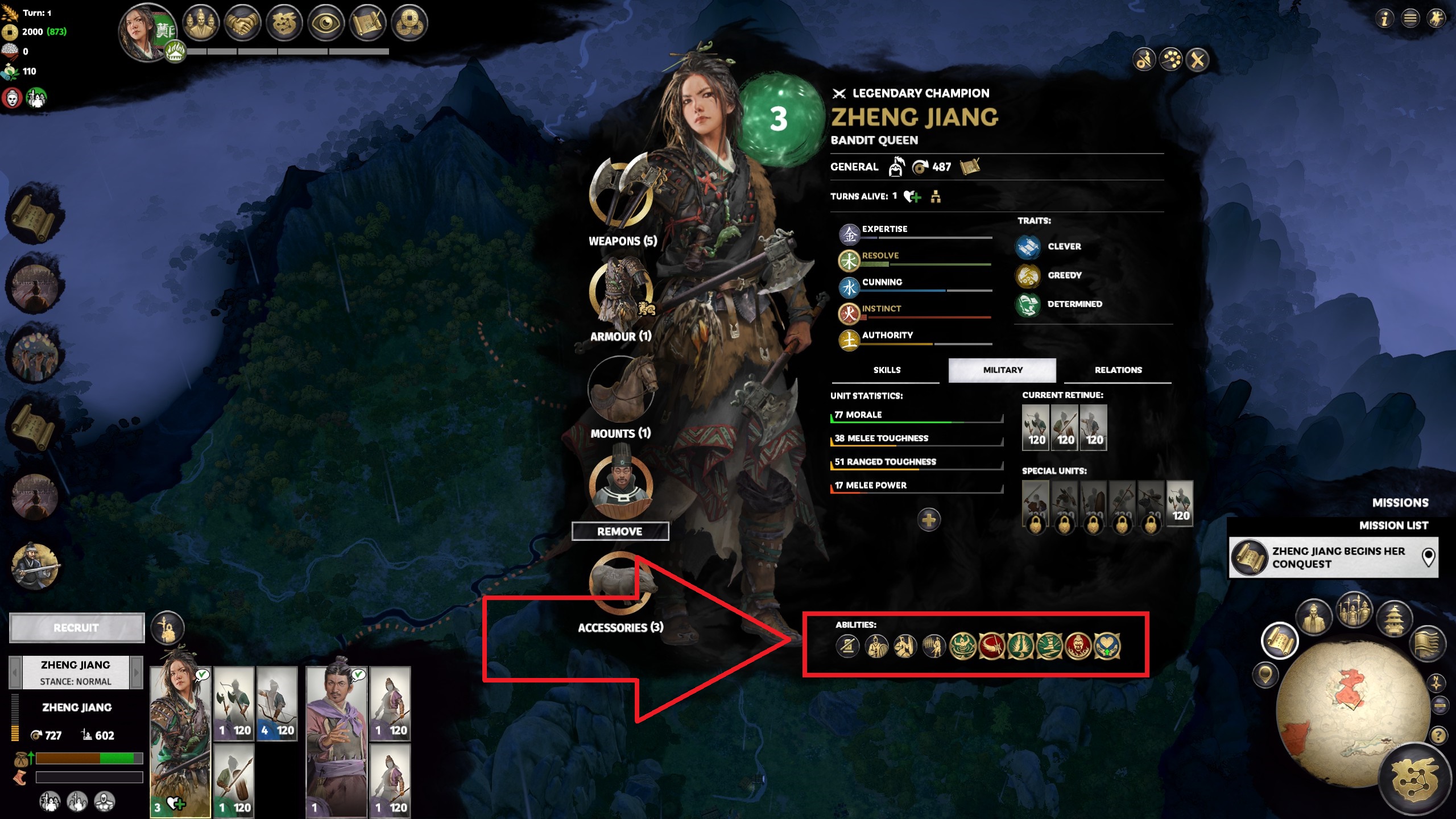Viewport: 1456px width, 819px height.
Task: Select the unlocked special unit card
Action: coord(1180,503)
